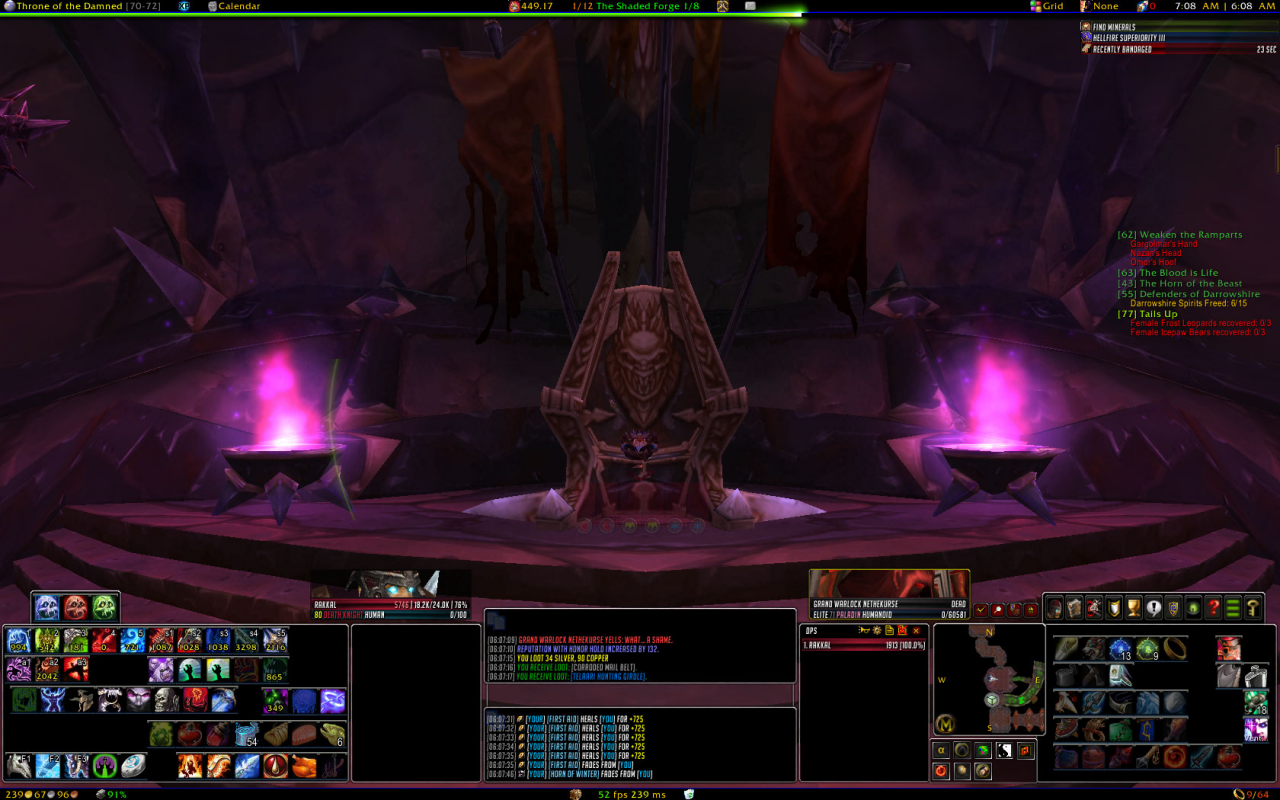1280x800 pixels.
Task: Activate the Death Gate spell icon
Action: coord(104,764)
